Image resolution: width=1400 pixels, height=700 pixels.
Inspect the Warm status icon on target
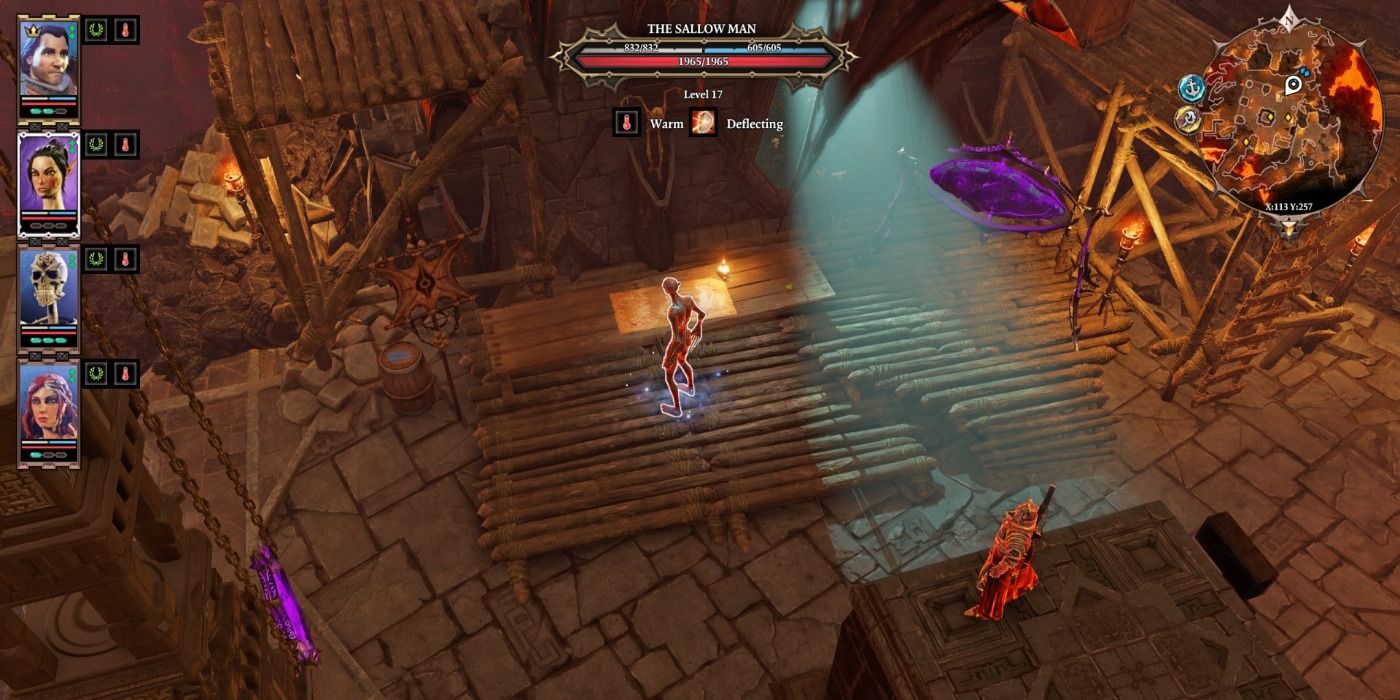click(627, 123)
